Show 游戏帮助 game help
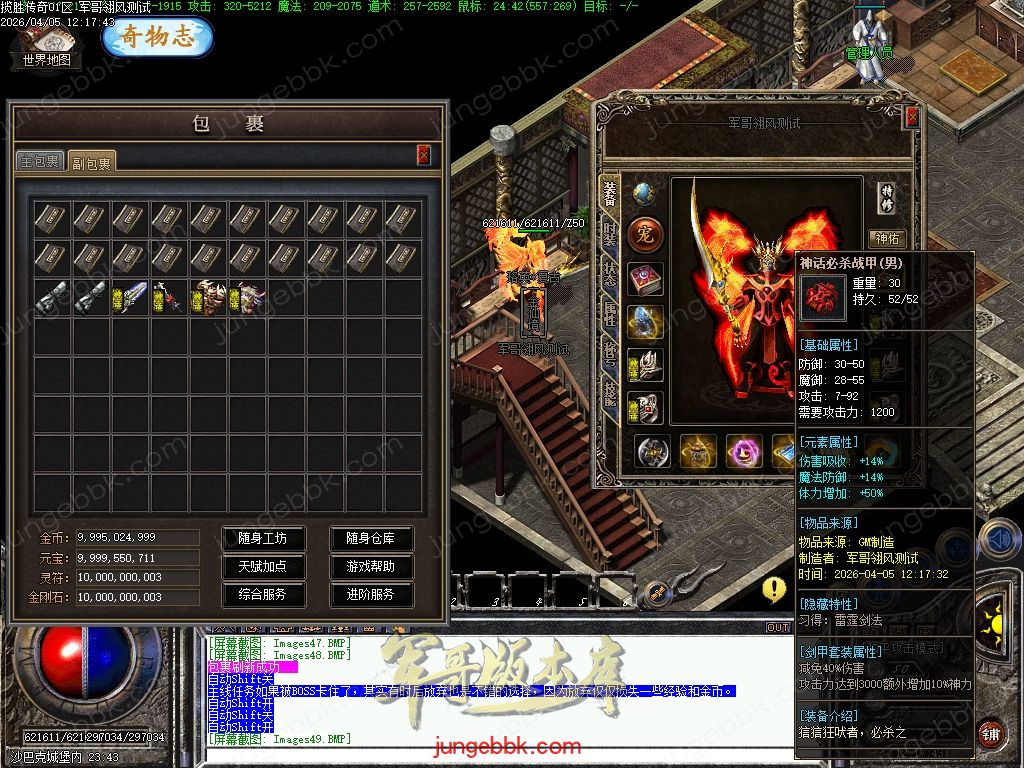Viewport: 1024px width, 768px height. pyautogui.click(x=371, y=566)
